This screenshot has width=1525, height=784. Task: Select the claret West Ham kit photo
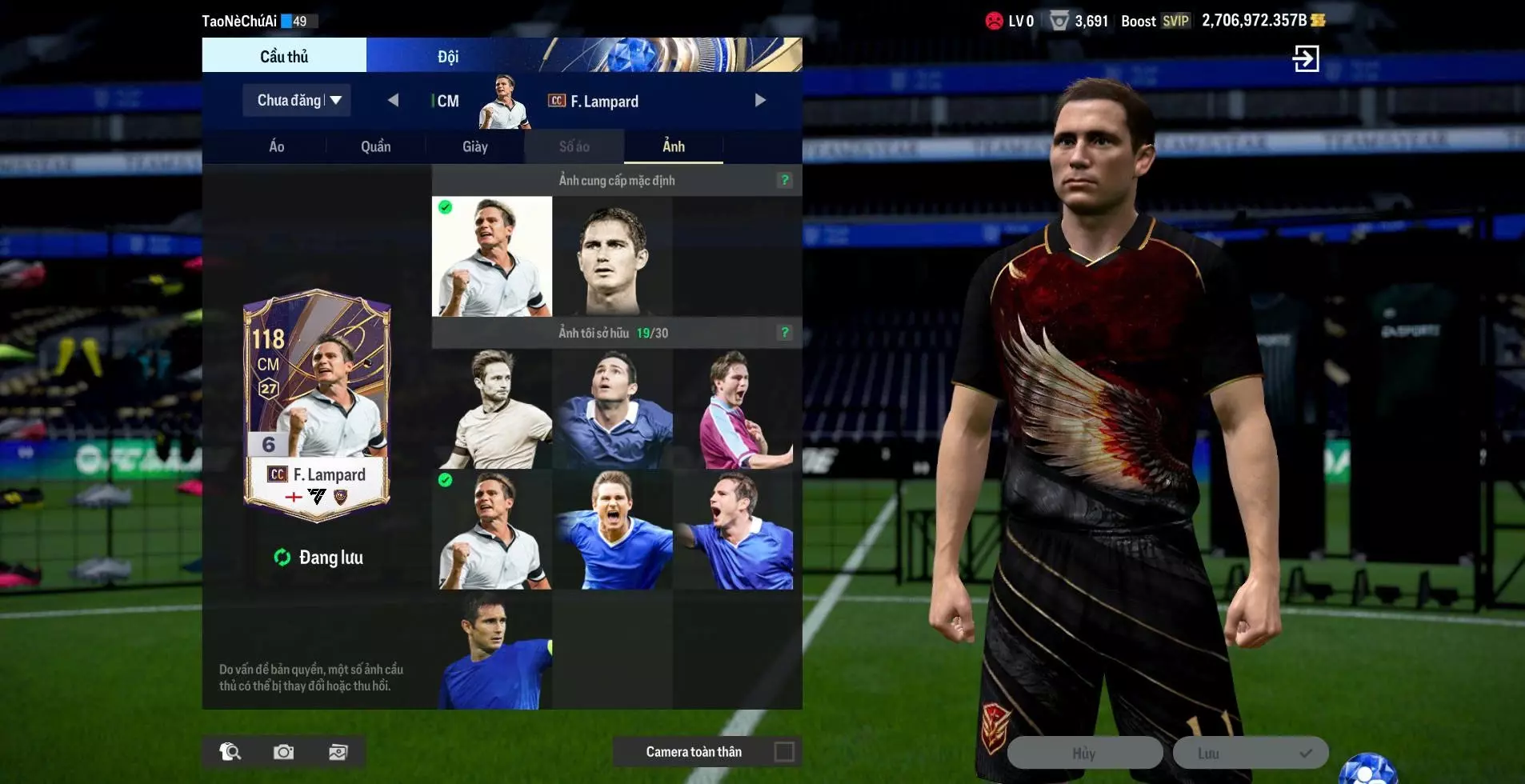(x=733, y=410)
